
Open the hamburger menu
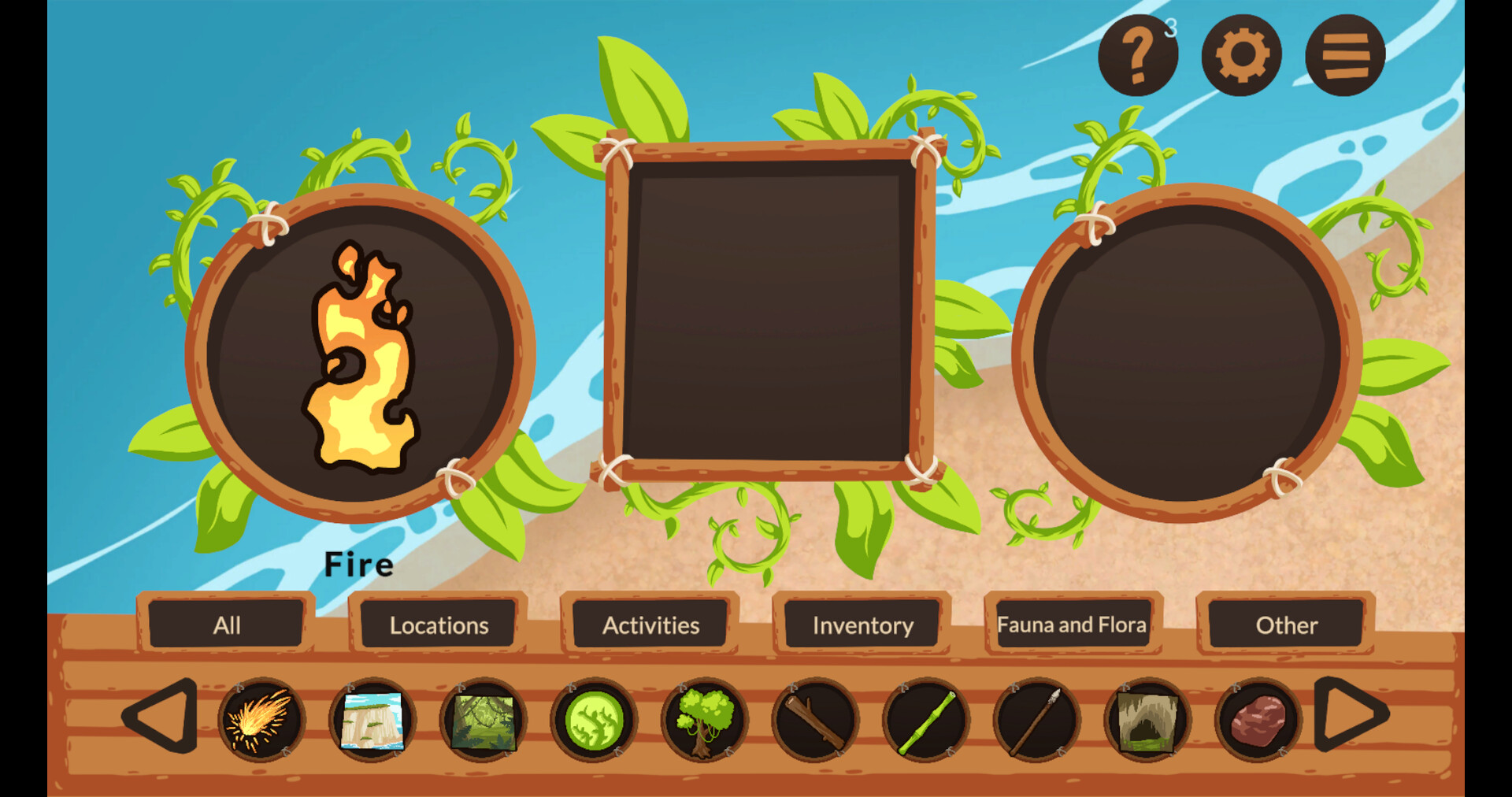[1343, 54]
